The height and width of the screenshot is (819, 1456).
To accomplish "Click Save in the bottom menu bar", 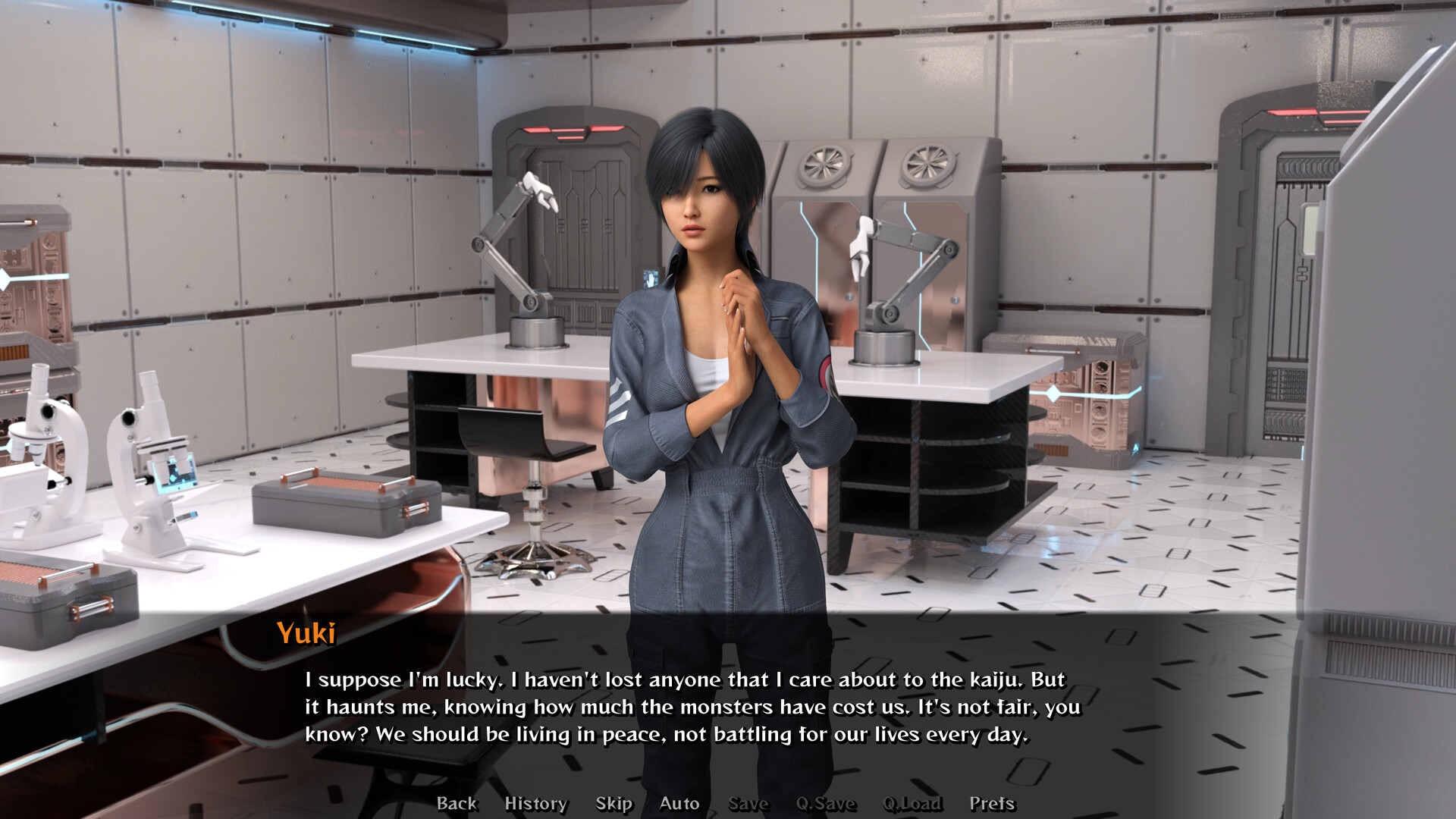I will [x=748, y=803].
